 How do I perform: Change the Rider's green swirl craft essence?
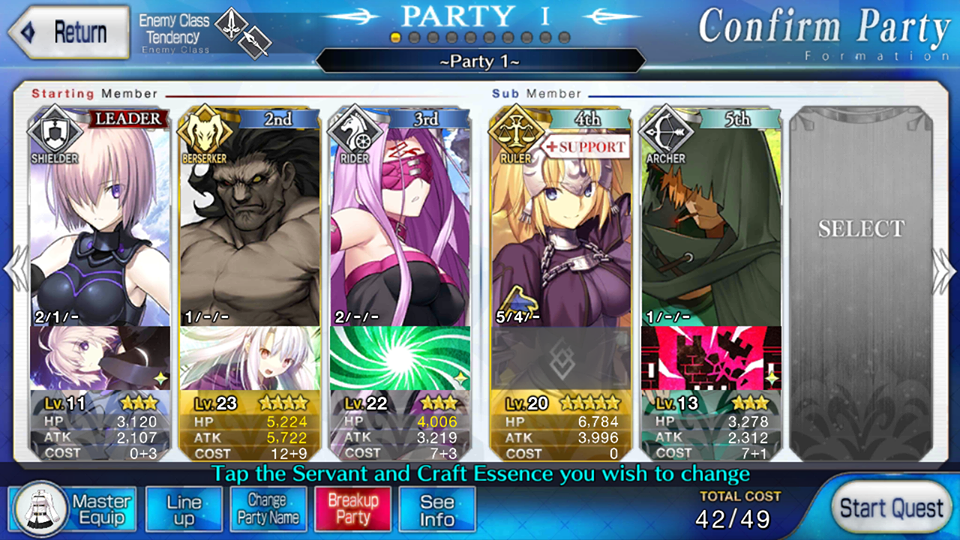[400, 358]
